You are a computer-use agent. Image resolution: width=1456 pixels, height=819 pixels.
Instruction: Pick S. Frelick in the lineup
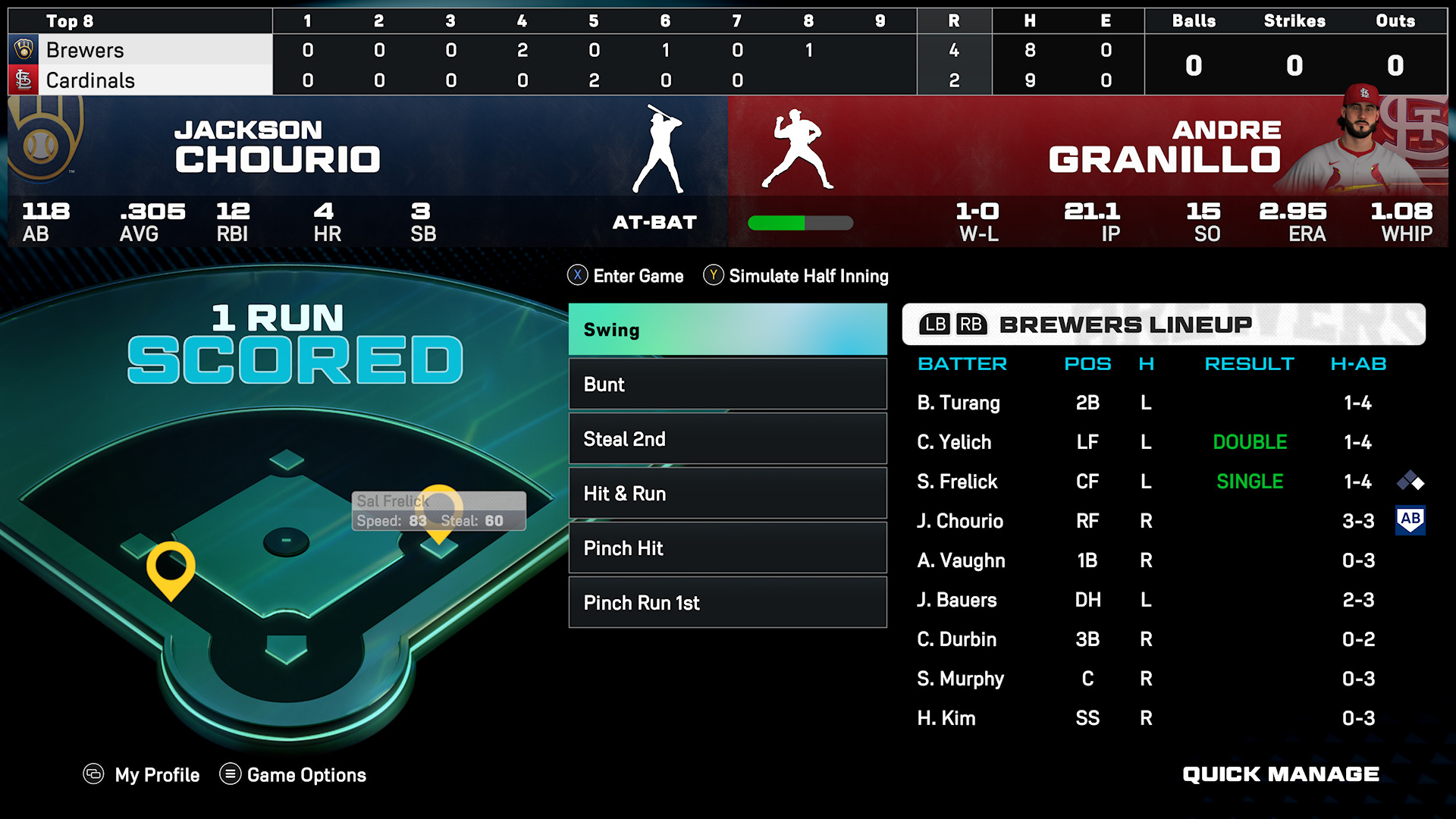[957, 482]
